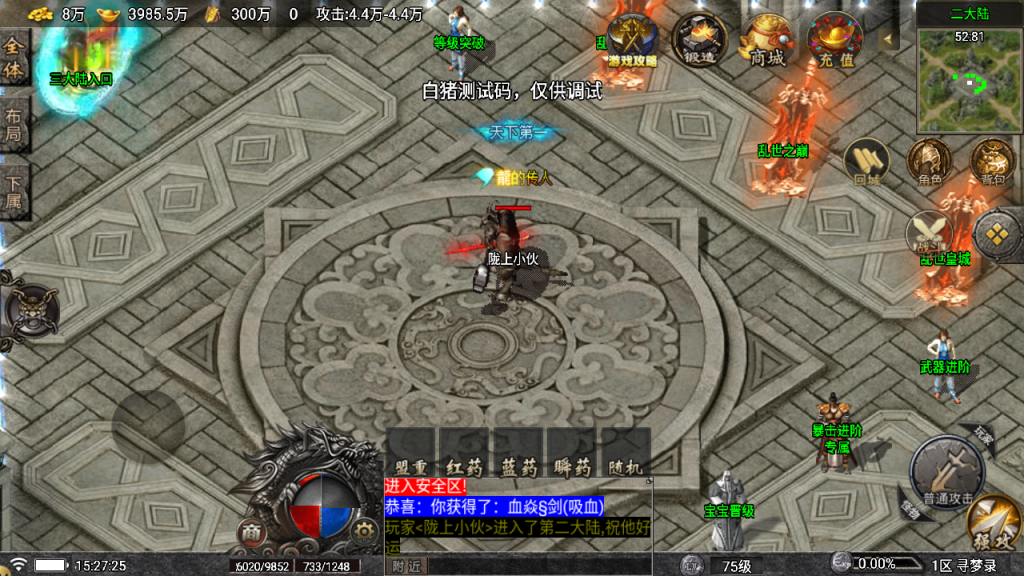Tap the 充值 recharge icon

coord(836,40)
